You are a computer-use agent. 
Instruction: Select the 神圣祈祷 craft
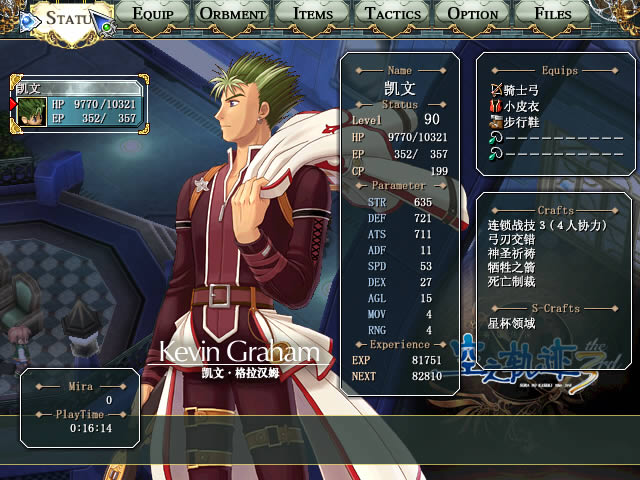(x=512, y=254)
